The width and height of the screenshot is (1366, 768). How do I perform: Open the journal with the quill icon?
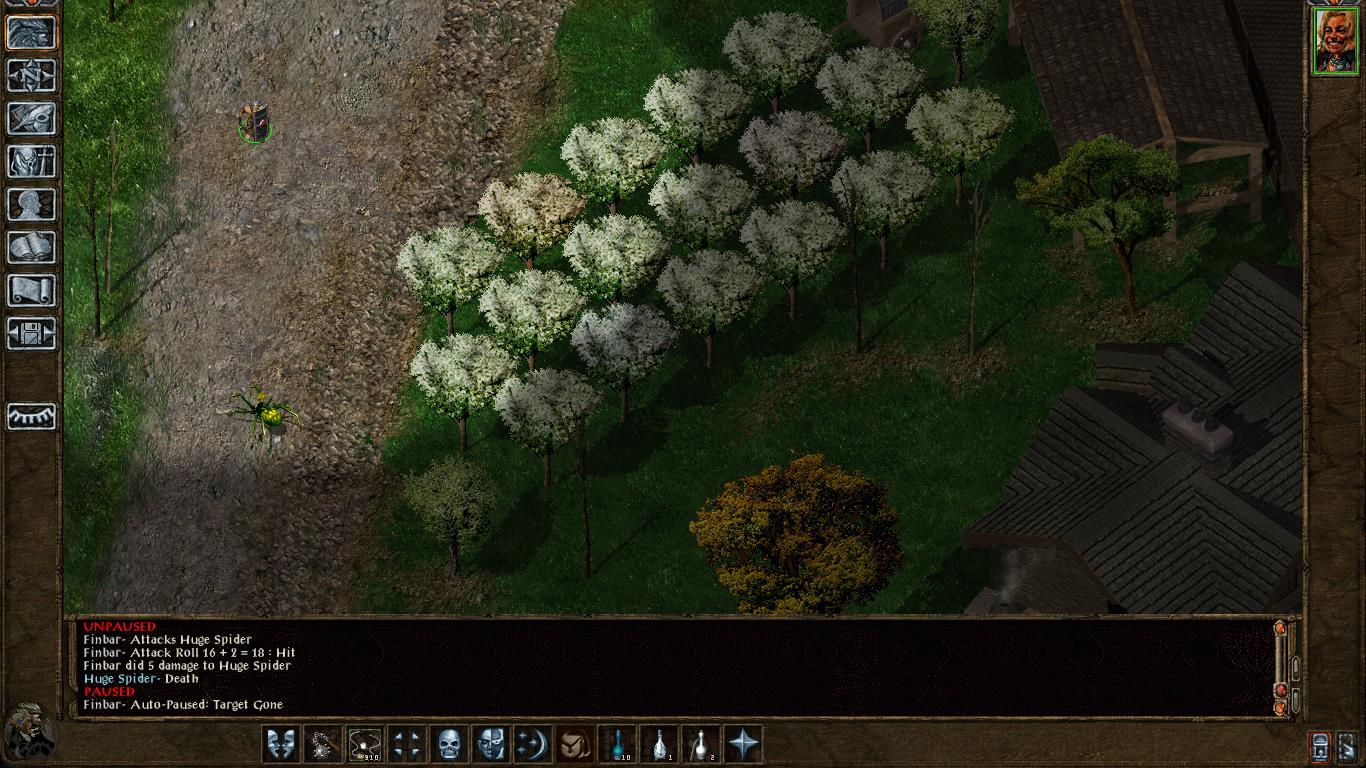click(x=31, y=118)
